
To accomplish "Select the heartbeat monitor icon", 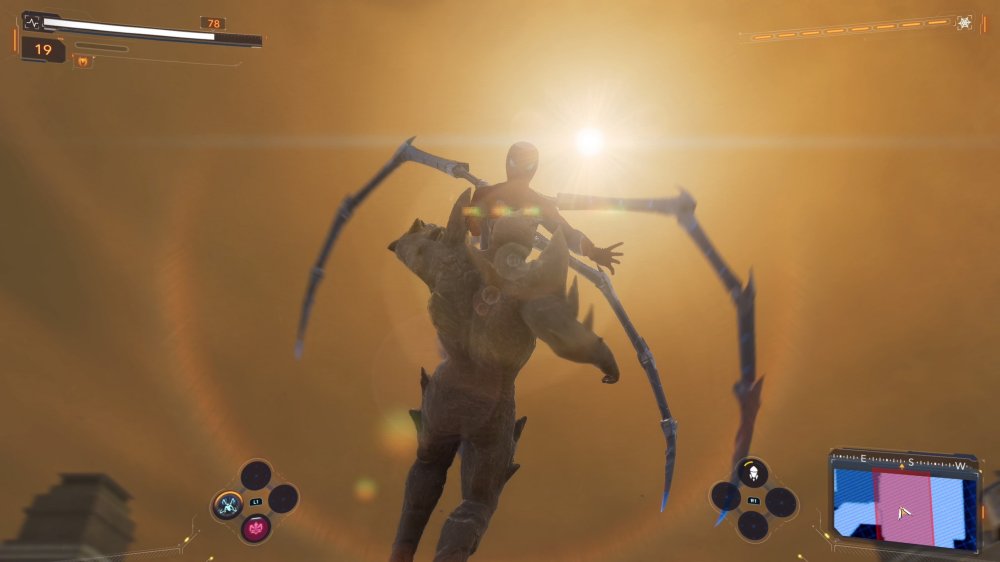I will click(x=31, y=20).
